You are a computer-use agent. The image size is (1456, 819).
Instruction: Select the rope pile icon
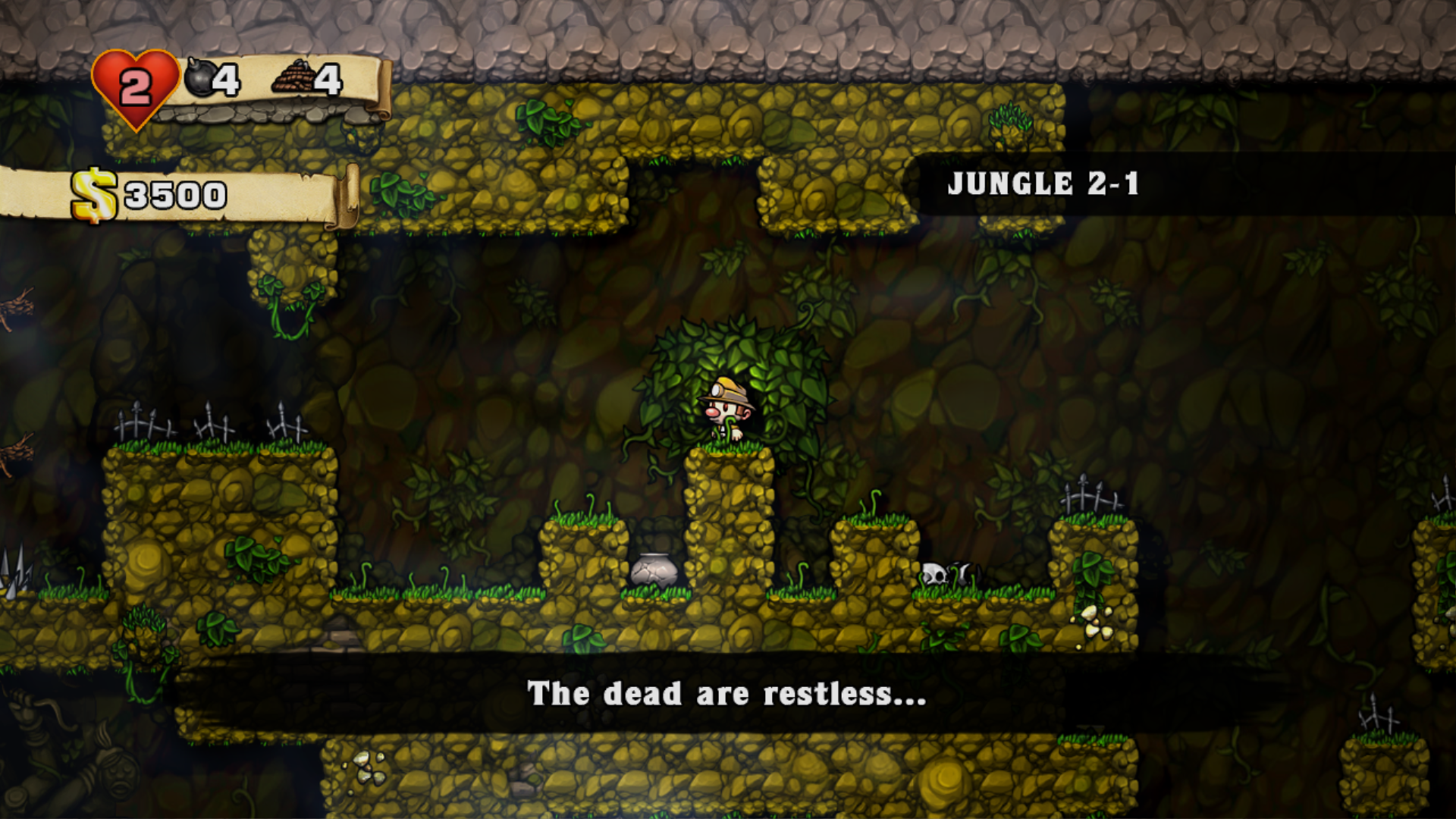click(294, 77)
